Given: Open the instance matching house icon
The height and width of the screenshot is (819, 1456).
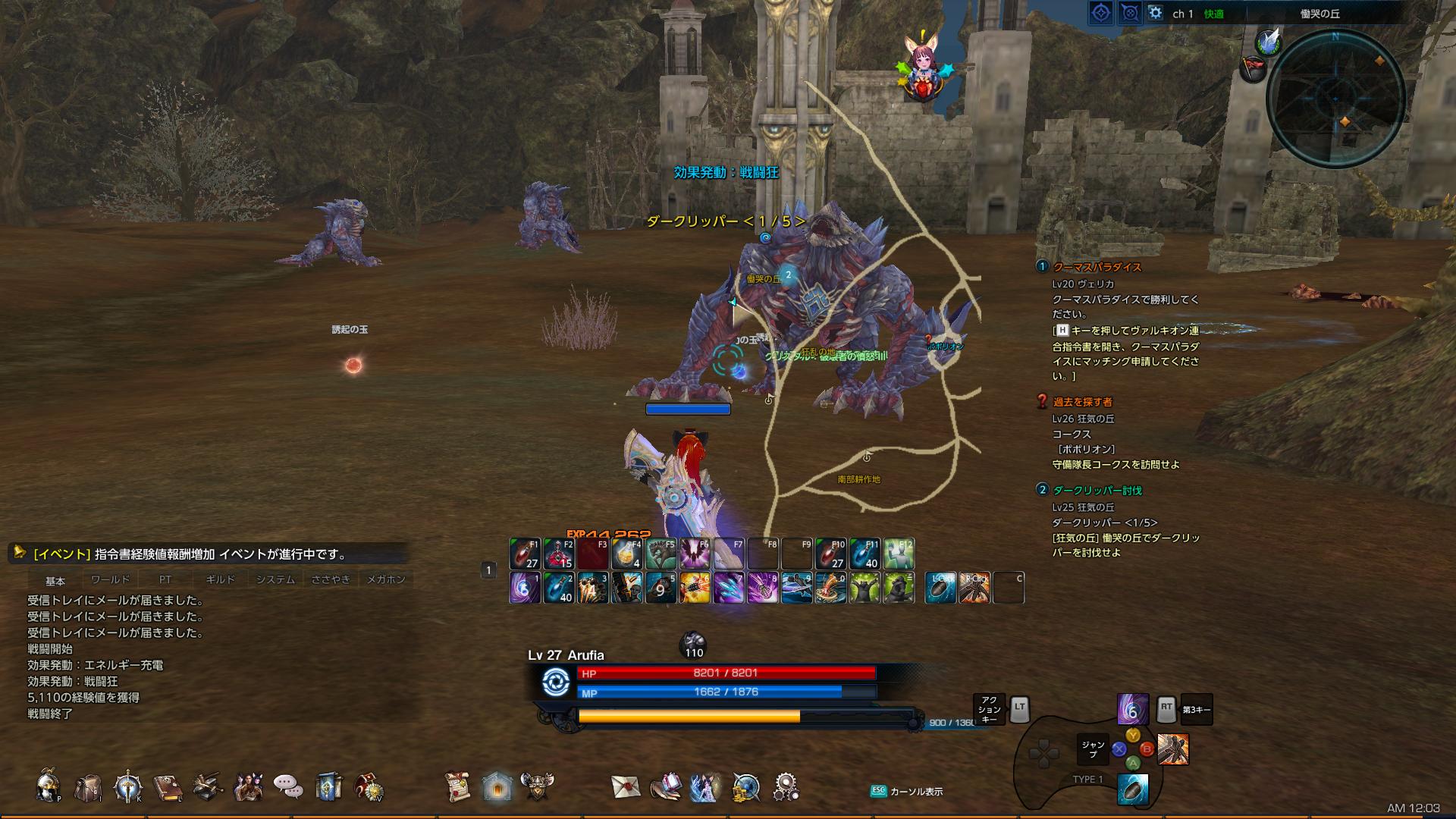Looking at the screenshot, I should coord(497,786).
